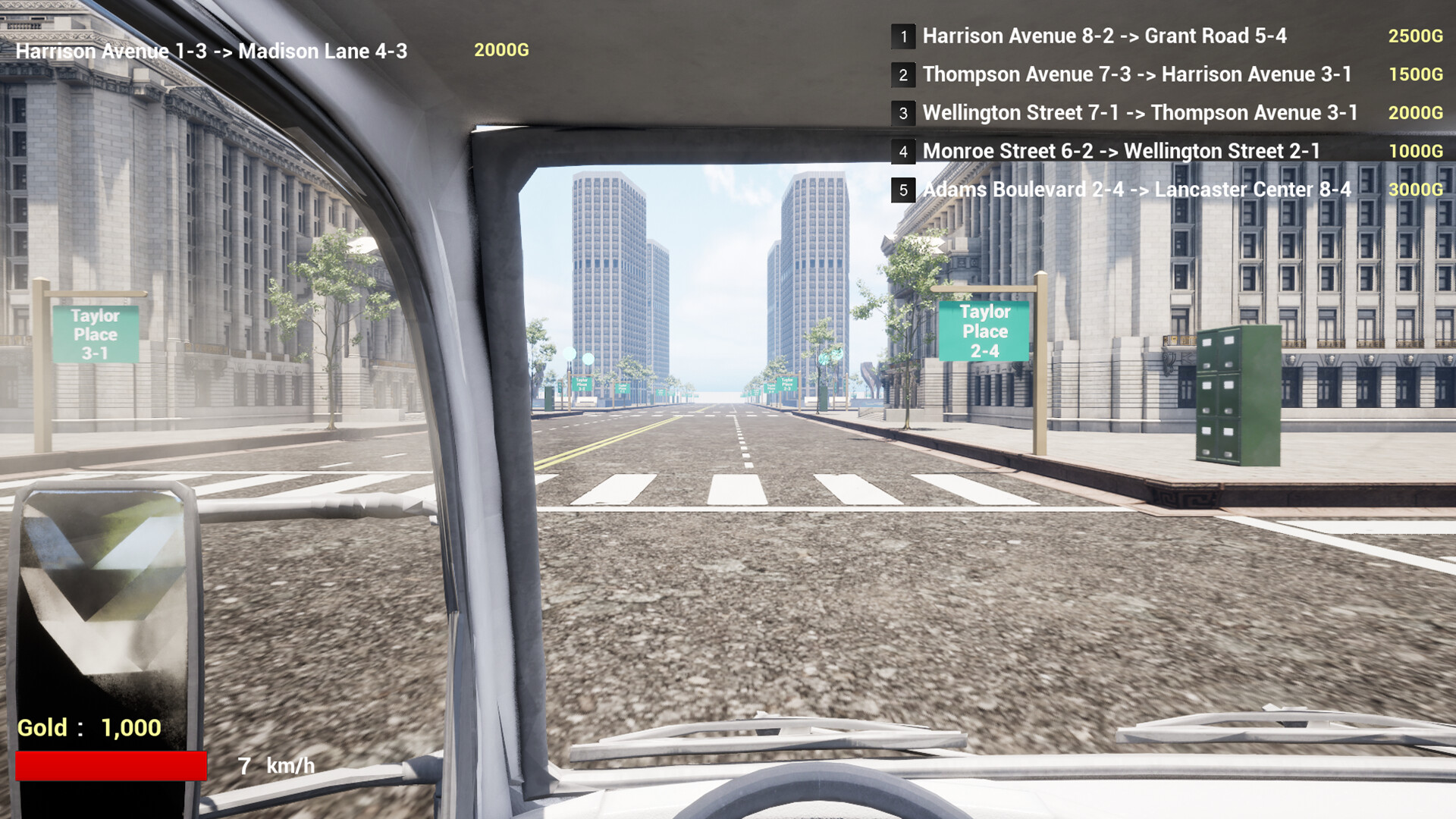Image resolution: width=1456 pixels, height=819 pixels.
Task: Select the Harrison Avenue 8-2 quest entry
Action: (1104, 36)
